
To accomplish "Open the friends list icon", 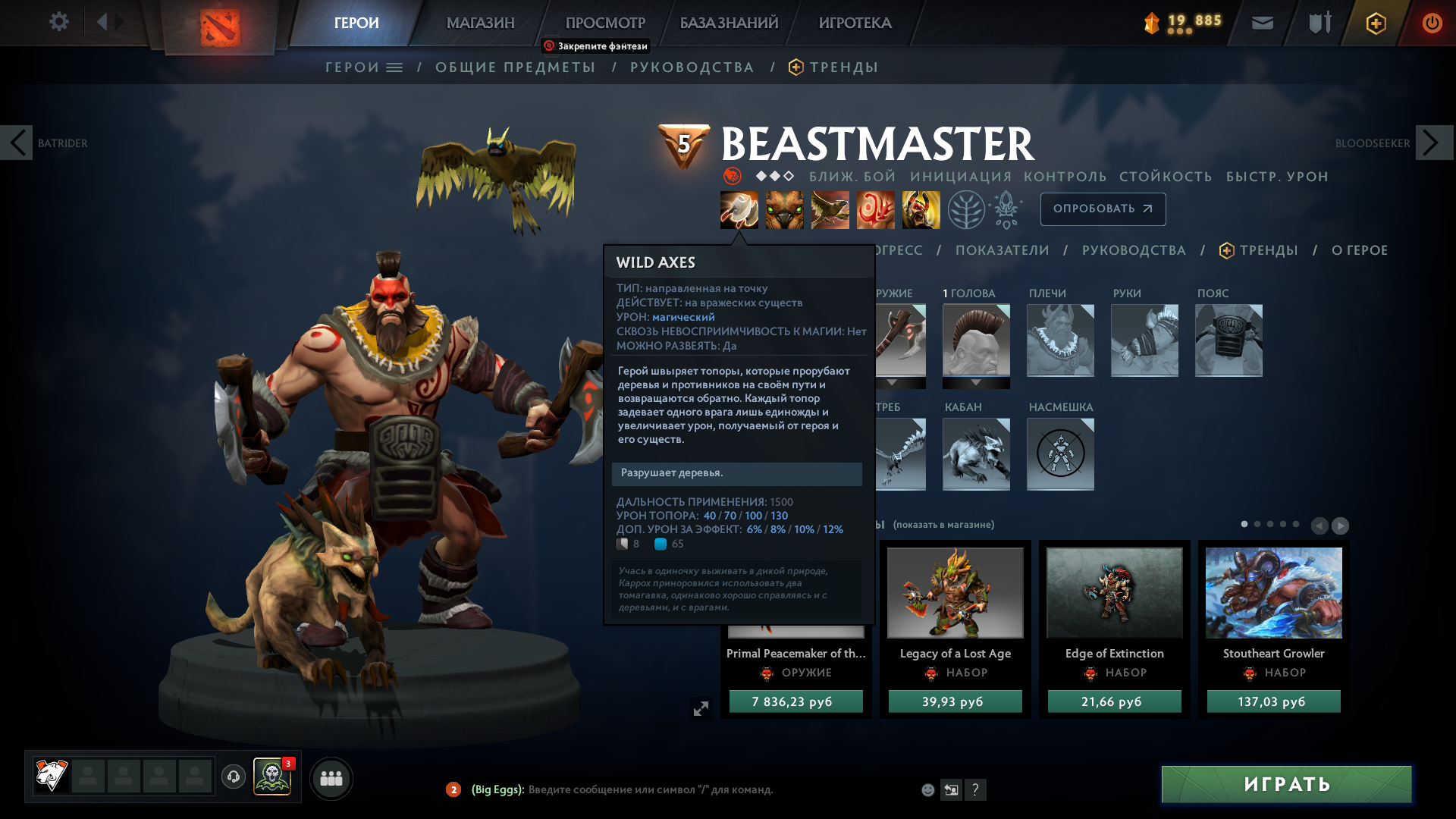I will click(x=331, y=778).
